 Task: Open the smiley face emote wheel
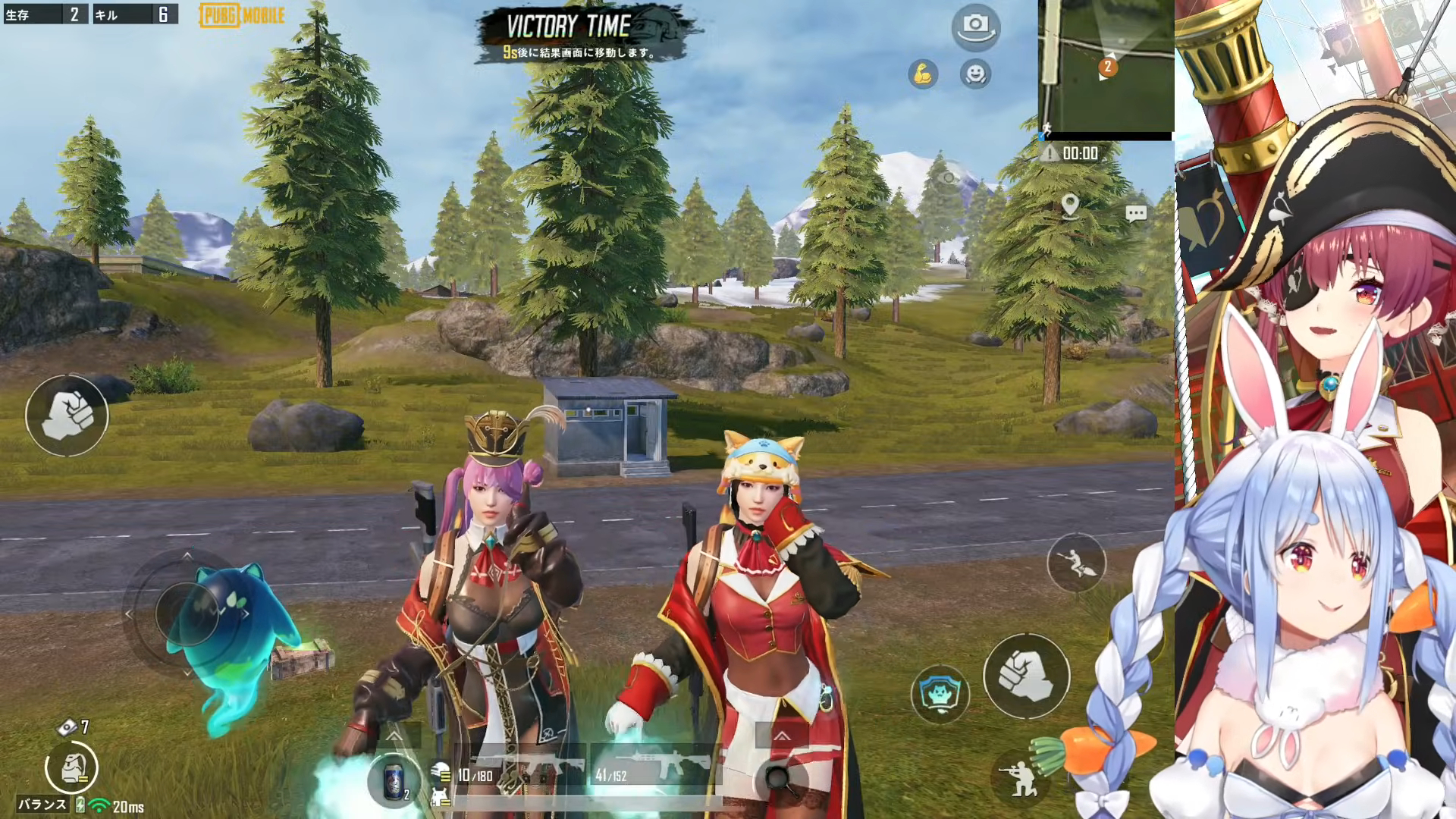[975, 74]
